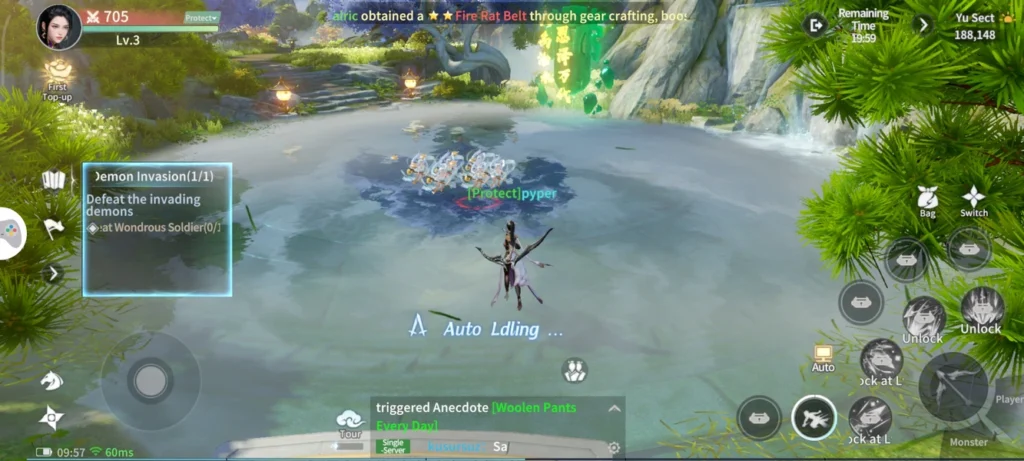Expand the chat box arrow
The image size is (1024, 461).
614,408
